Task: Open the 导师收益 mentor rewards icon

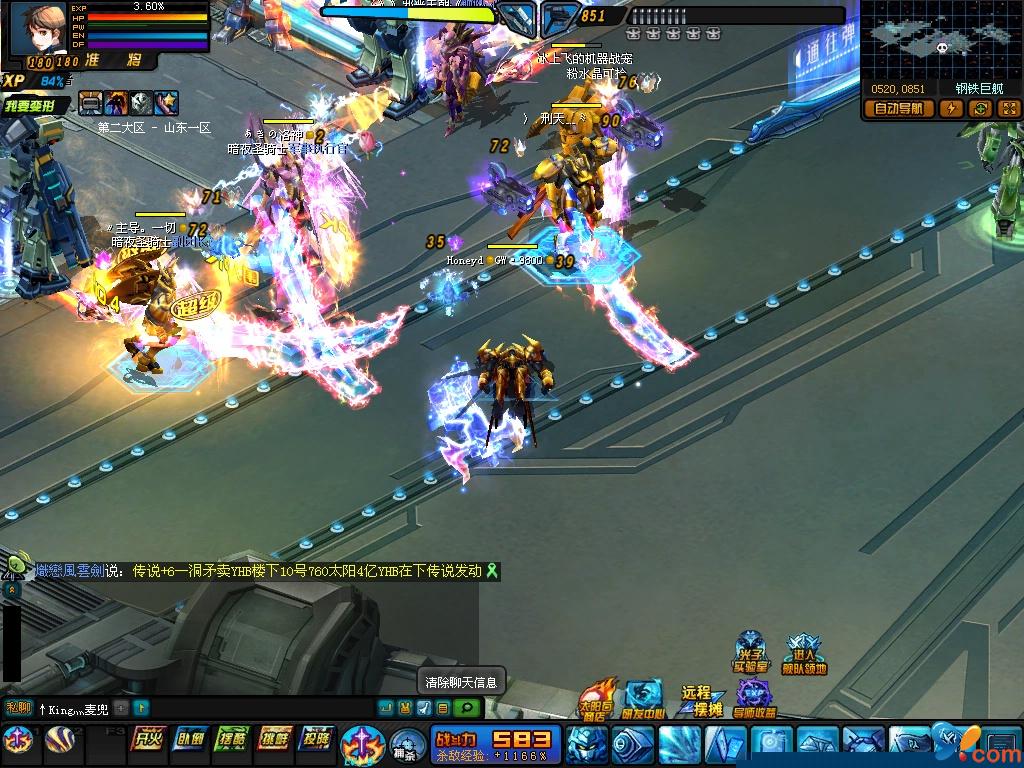Action: point(754,698)
